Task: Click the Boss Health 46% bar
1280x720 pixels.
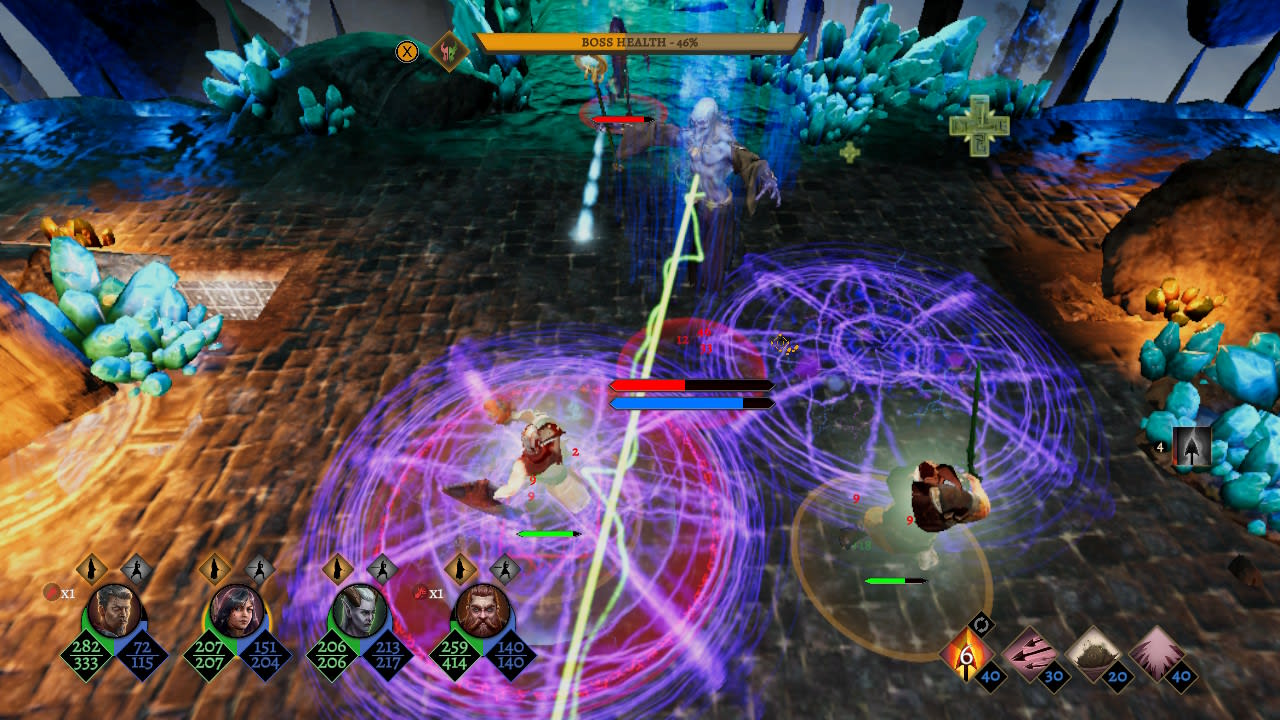Action: click(x=640, y=42)
